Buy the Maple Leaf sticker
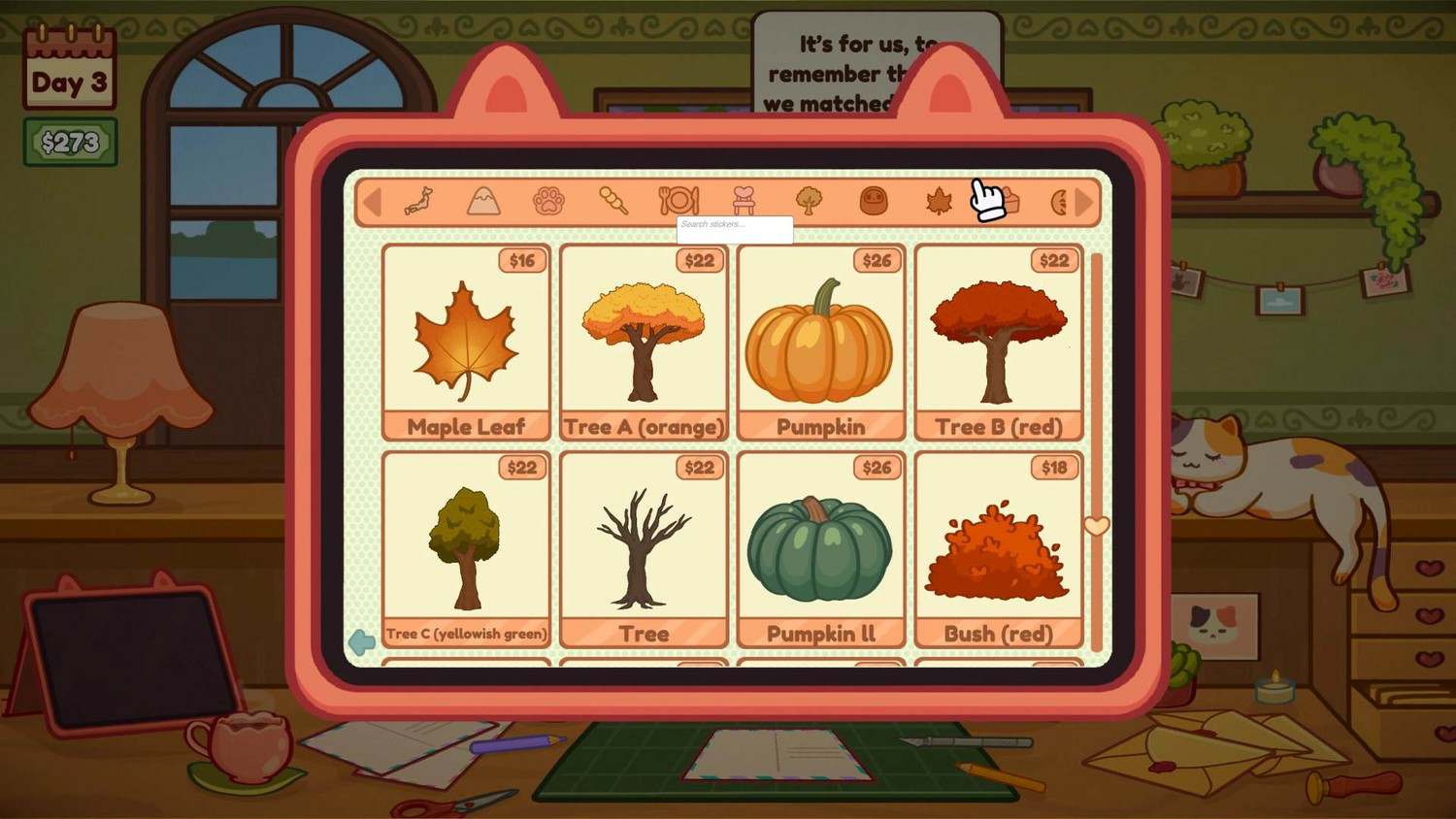This screenshot has width=1456, height=819. point(466,342)
